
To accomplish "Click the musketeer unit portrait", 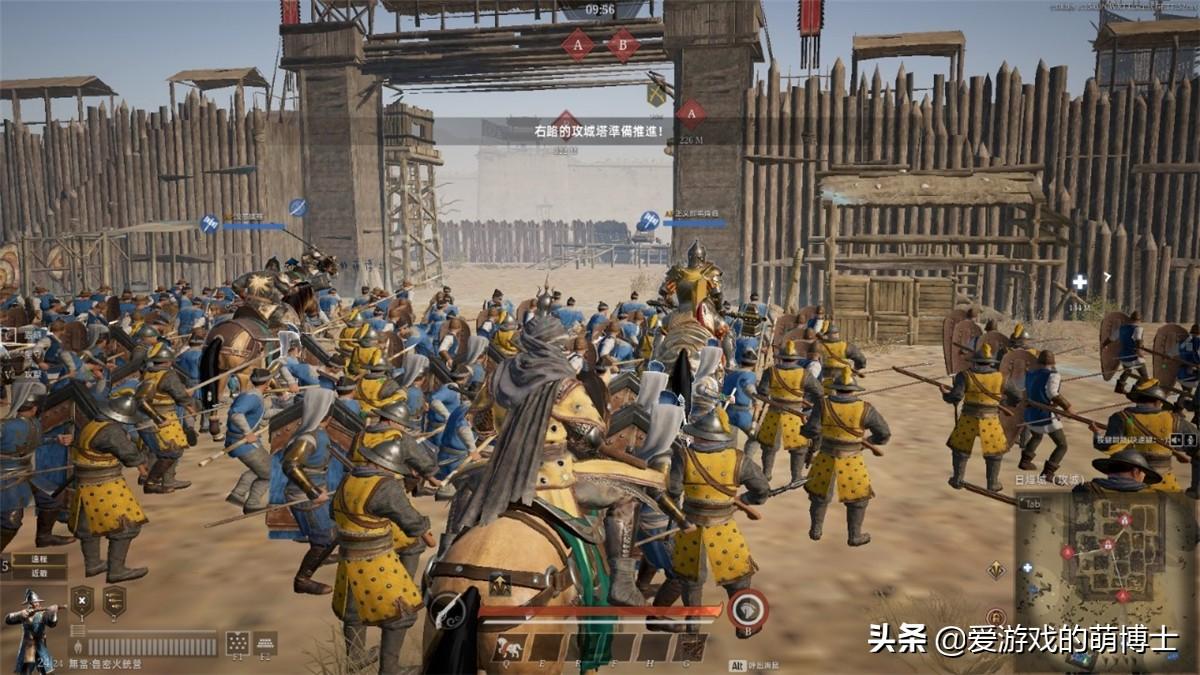I will (32, 618).
